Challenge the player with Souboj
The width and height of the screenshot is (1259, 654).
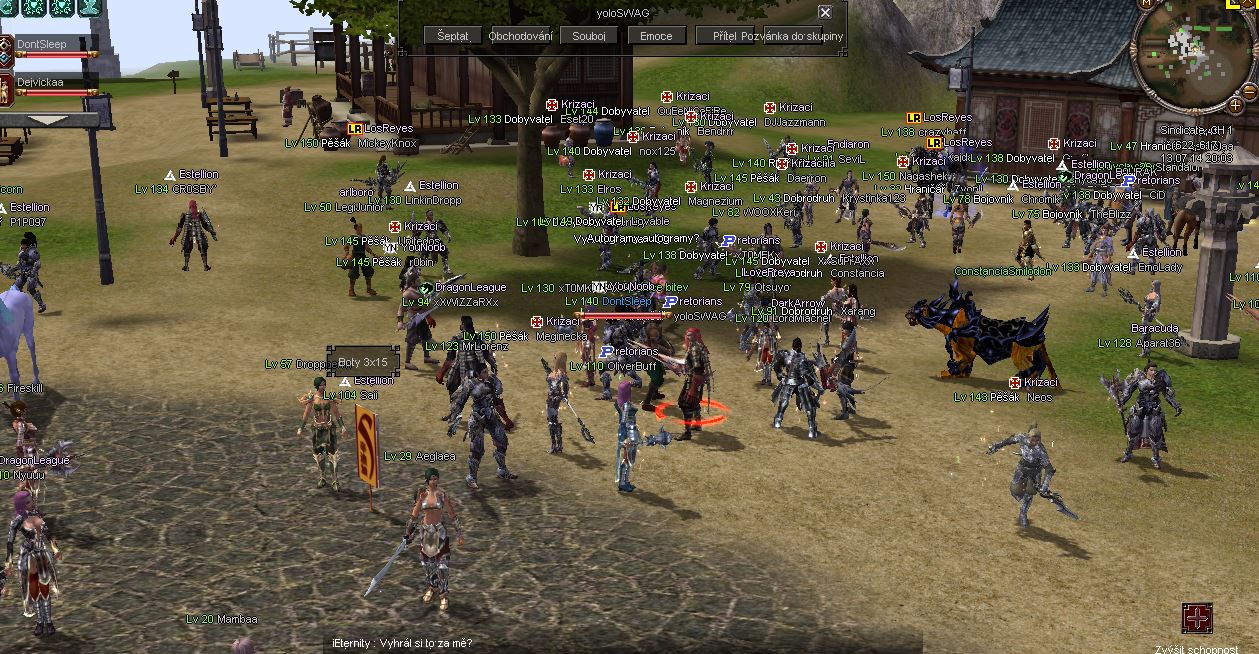pos(589,36)
